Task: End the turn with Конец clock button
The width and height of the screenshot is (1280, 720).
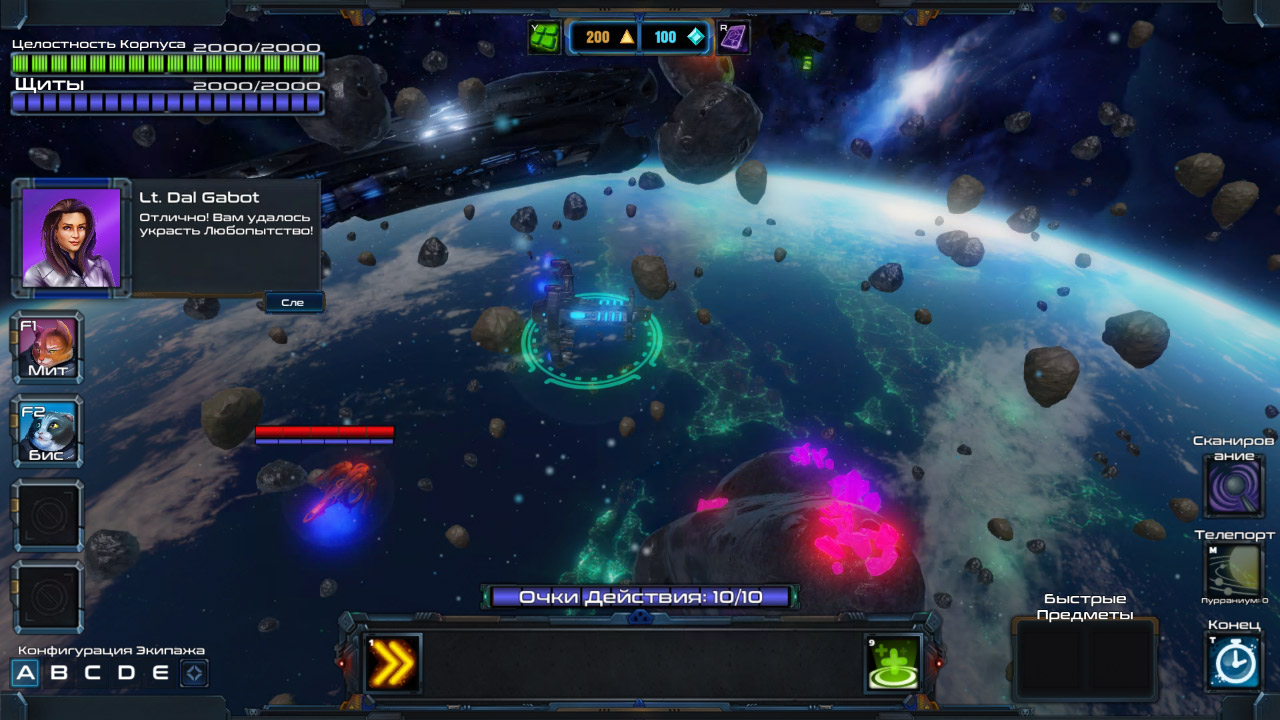Action: click(1234, 661)
